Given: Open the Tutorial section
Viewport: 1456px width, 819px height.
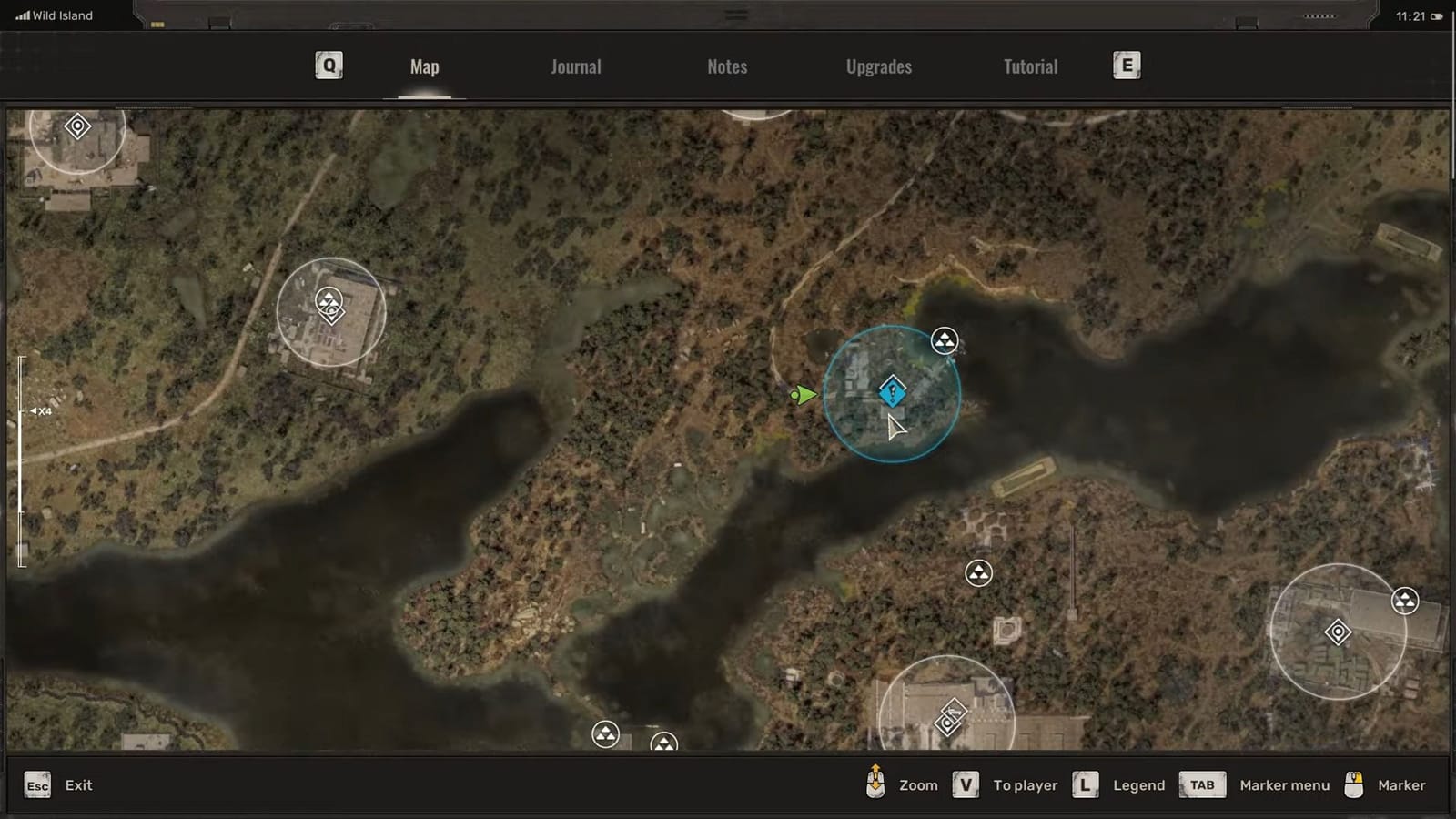Looking at the screenshot, I should 1030,66.
